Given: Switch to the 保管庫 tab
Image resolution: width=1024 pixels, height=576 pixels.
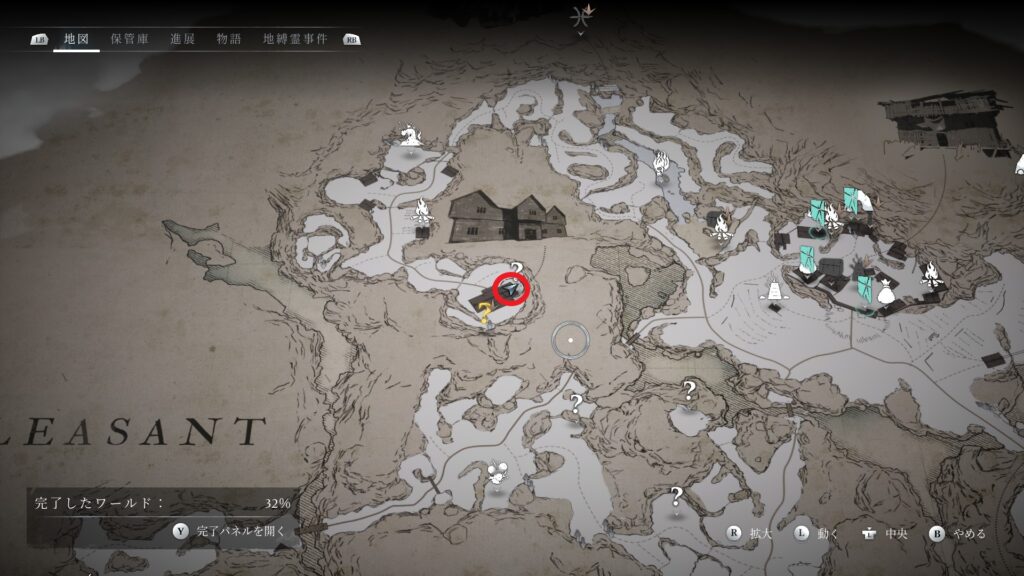Looking at the screenshot, I should coord(130,40).
